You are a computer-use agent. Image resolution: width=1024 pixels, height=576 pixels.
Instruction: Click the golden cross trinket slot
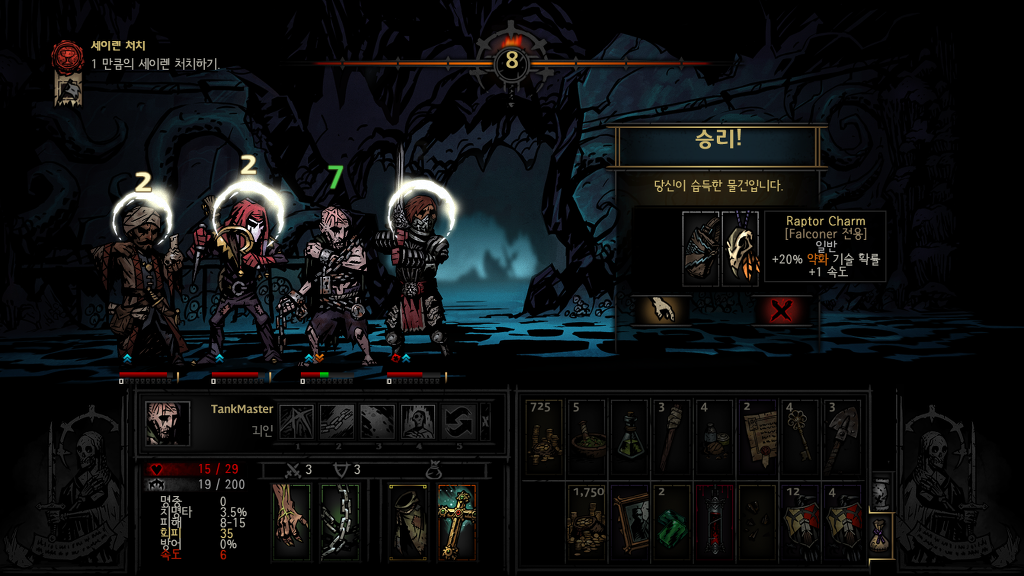click(457, 521)
